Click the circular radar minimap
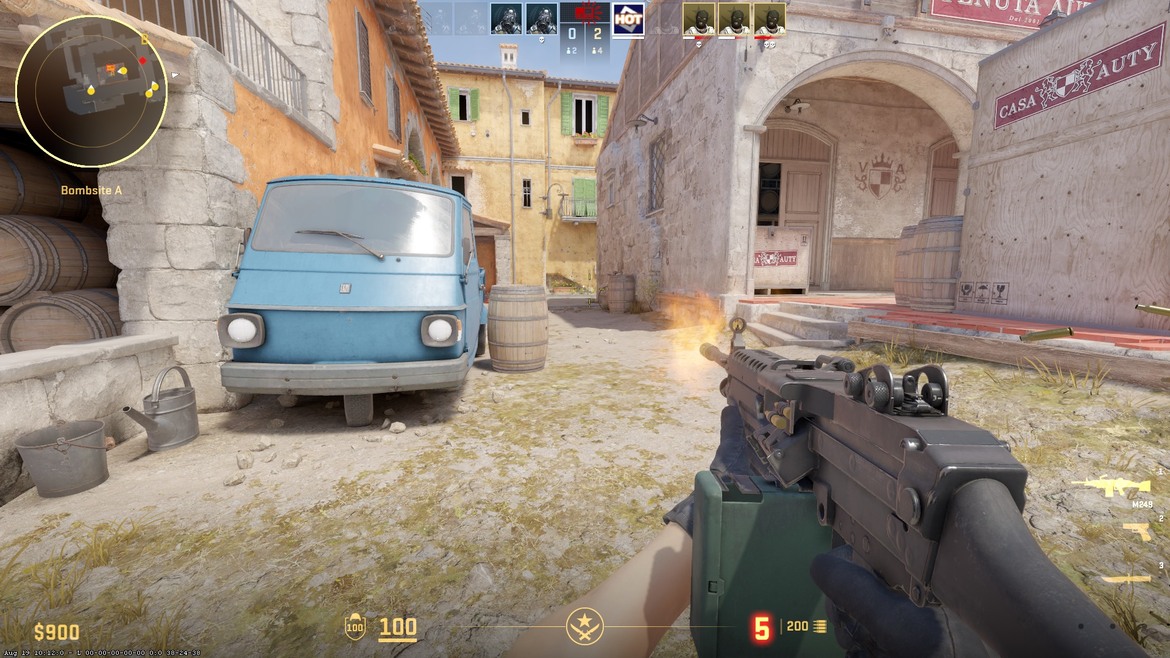This screenshot has height=658, width=1170. (x=91, y=91)
